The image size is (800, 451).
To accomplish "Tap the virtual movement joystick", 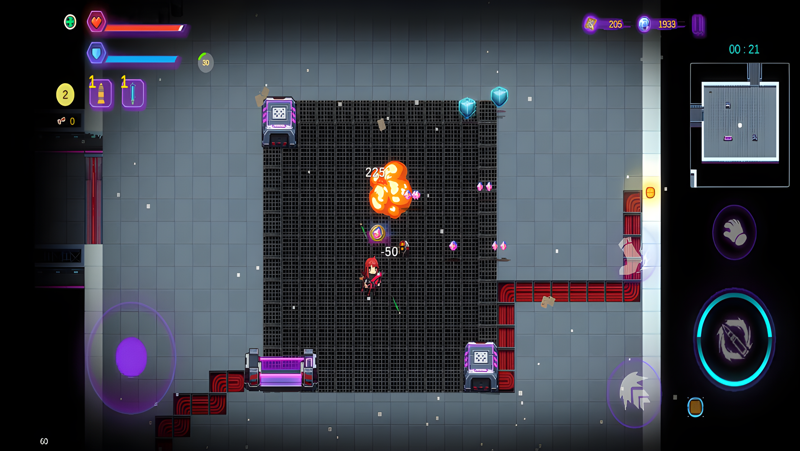I will point(131,357).
